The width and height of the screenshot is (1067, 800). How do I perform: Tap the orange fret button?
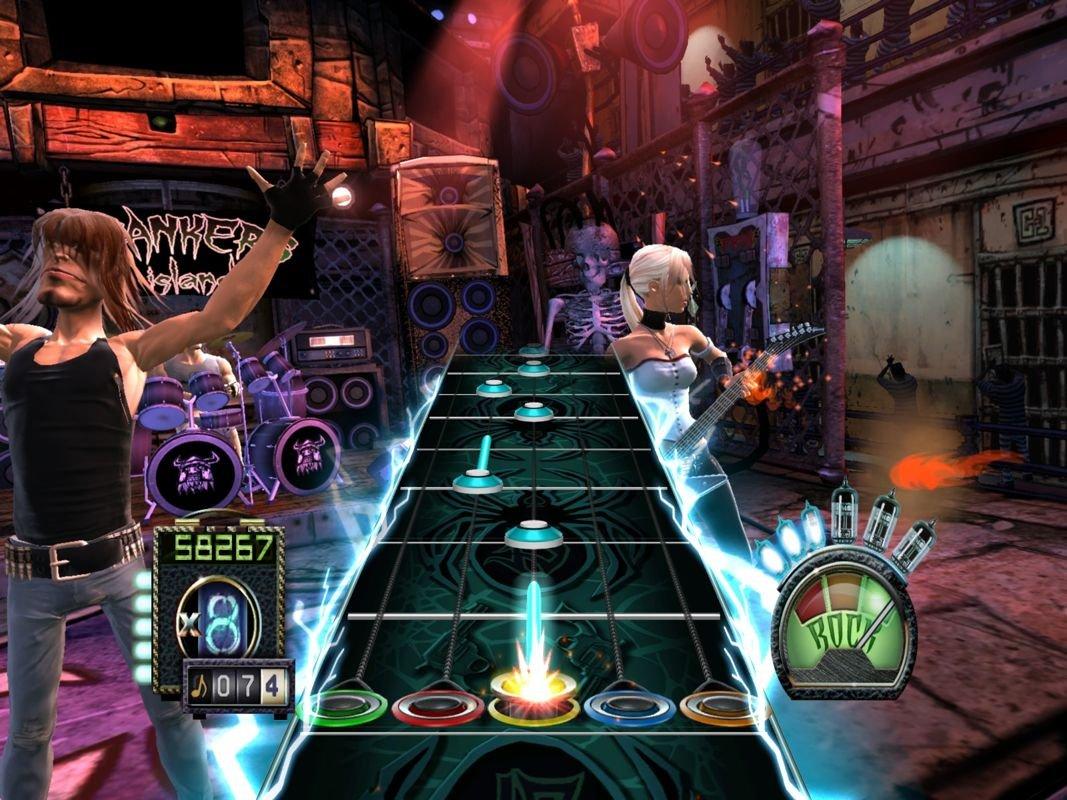click(722, 707)
